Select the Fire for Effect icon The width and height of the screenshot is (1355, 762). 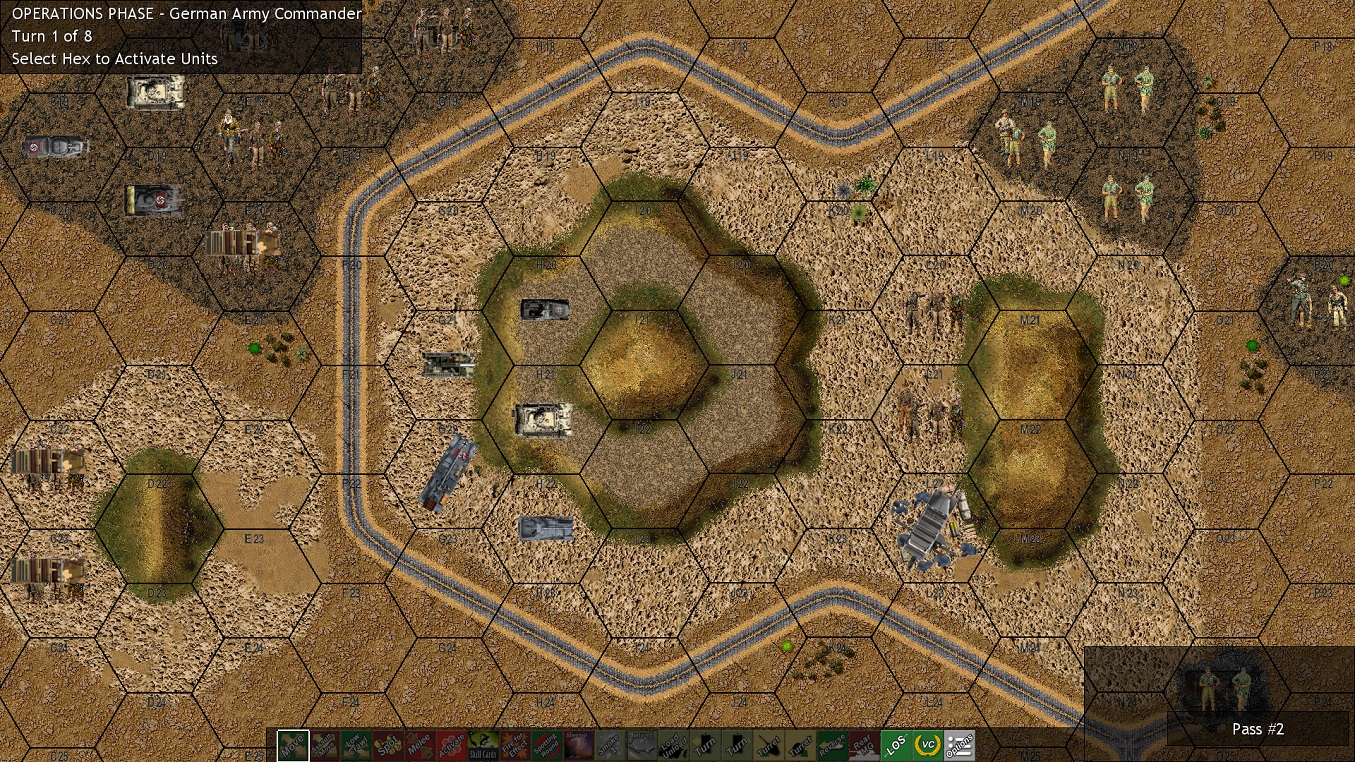tap(513, 745)
